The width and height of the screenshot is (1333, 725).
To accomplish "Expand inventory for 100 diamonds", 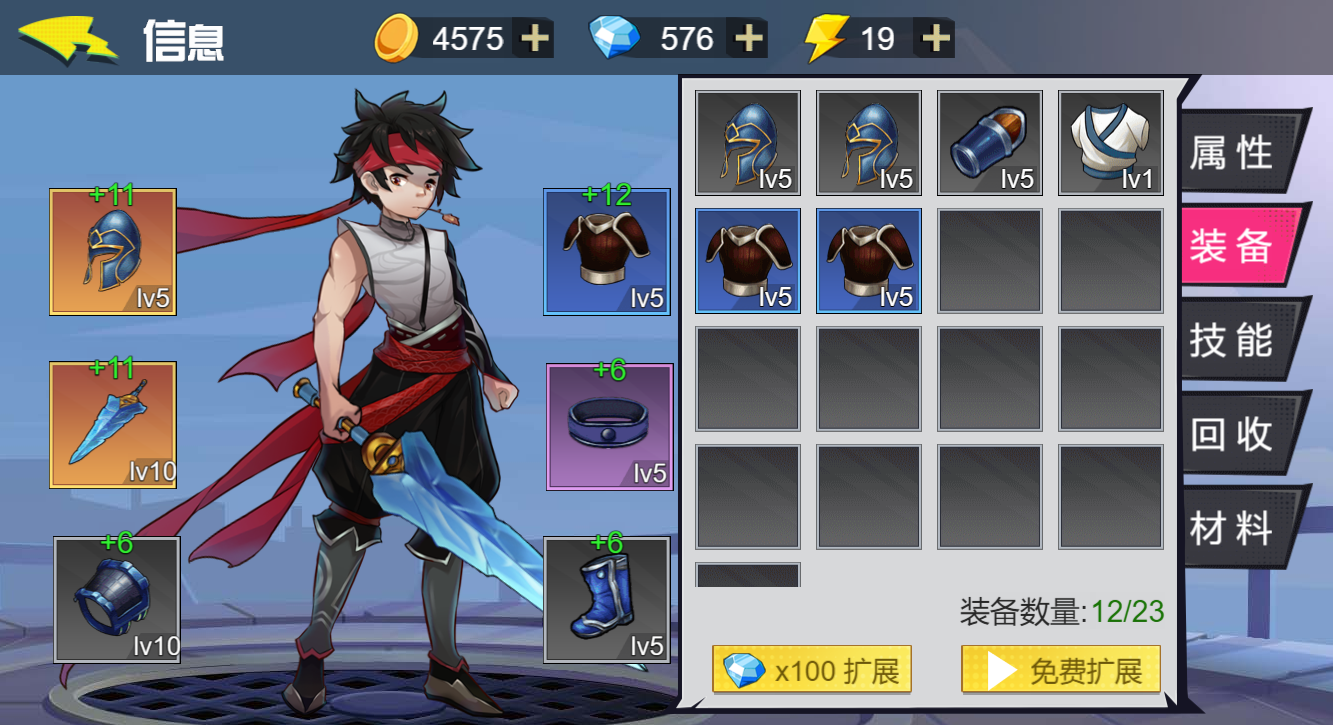I will click(x=812, y=670).
